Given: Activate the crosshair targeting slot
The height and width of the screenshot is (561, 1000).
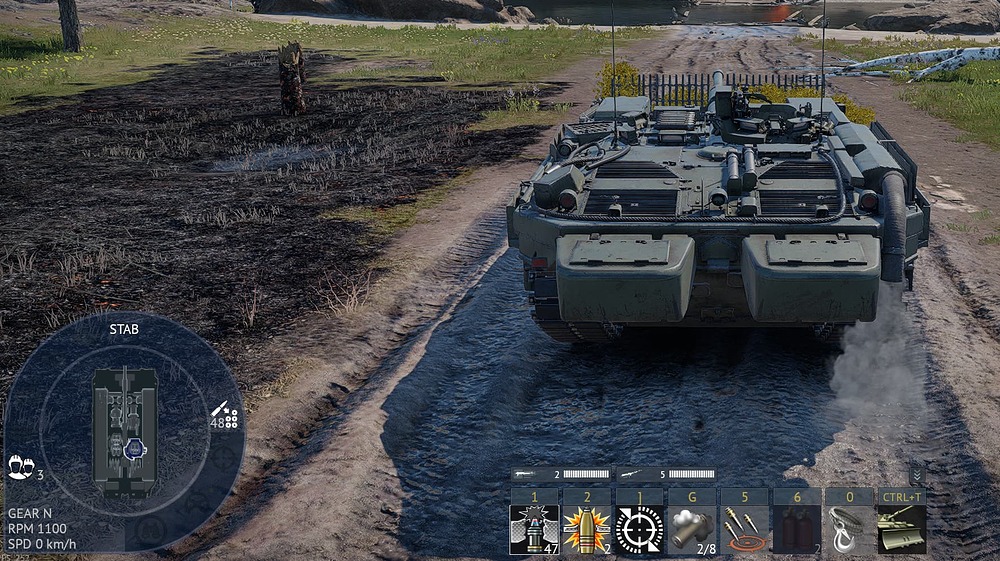Looking at the screenshot, I should point(639,528).
